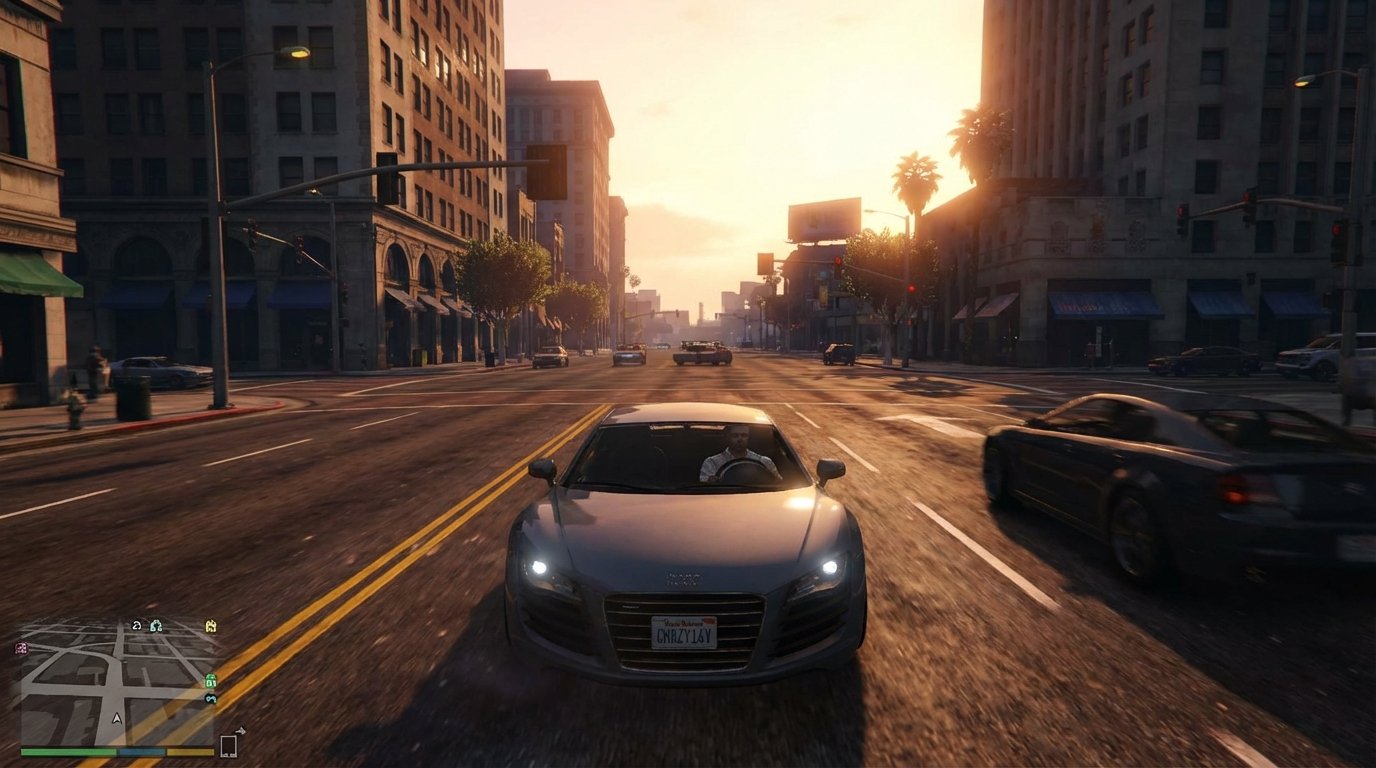Screen dimensions: 1376x768
Task: Click the white player arrow on the minimap
Action: click(x=117, y=718)
